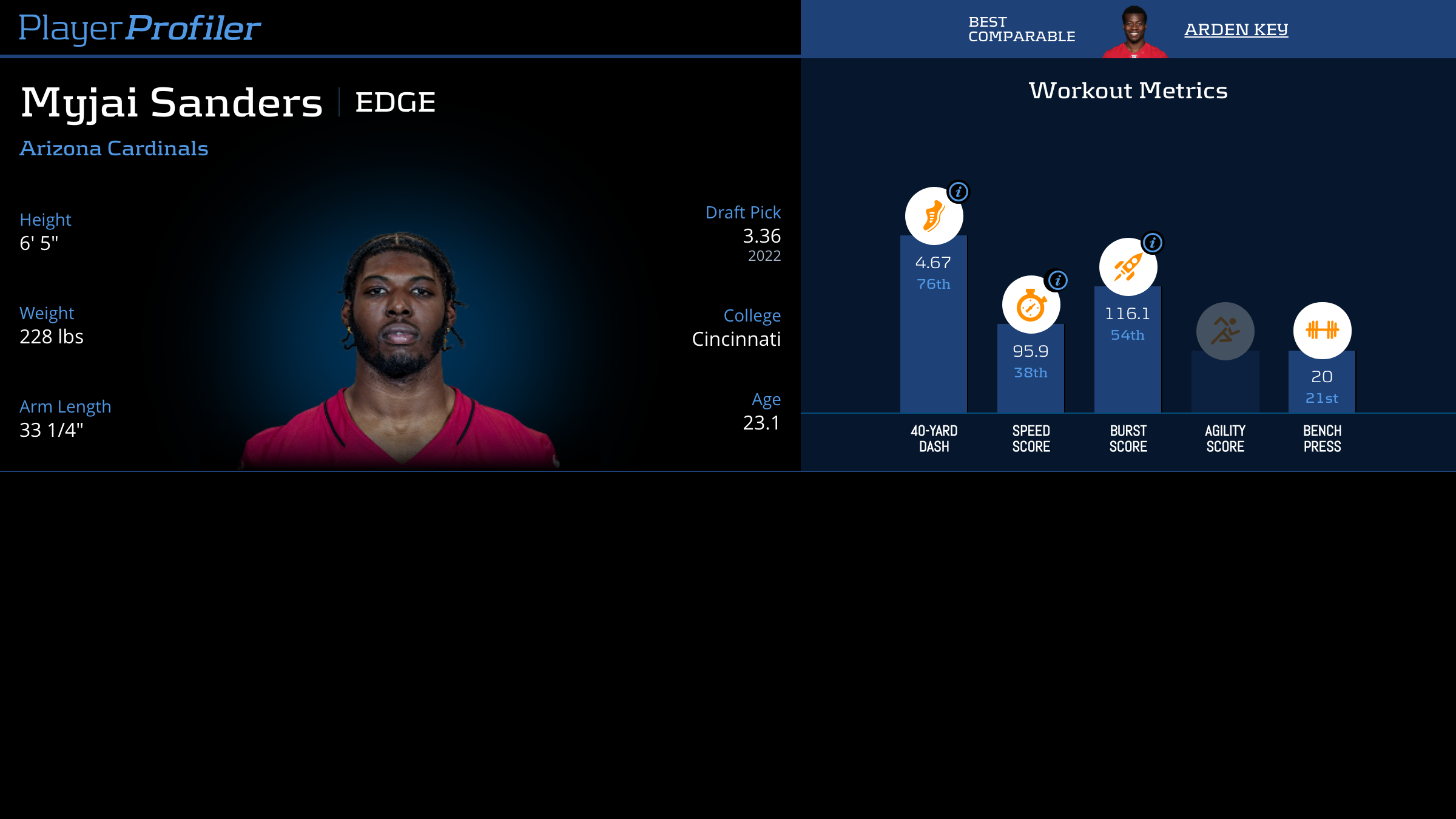Show info for the Speed Score metric
This screenshot has width=1456, height=819.
pyautogui.click(x=1058, y=280)
